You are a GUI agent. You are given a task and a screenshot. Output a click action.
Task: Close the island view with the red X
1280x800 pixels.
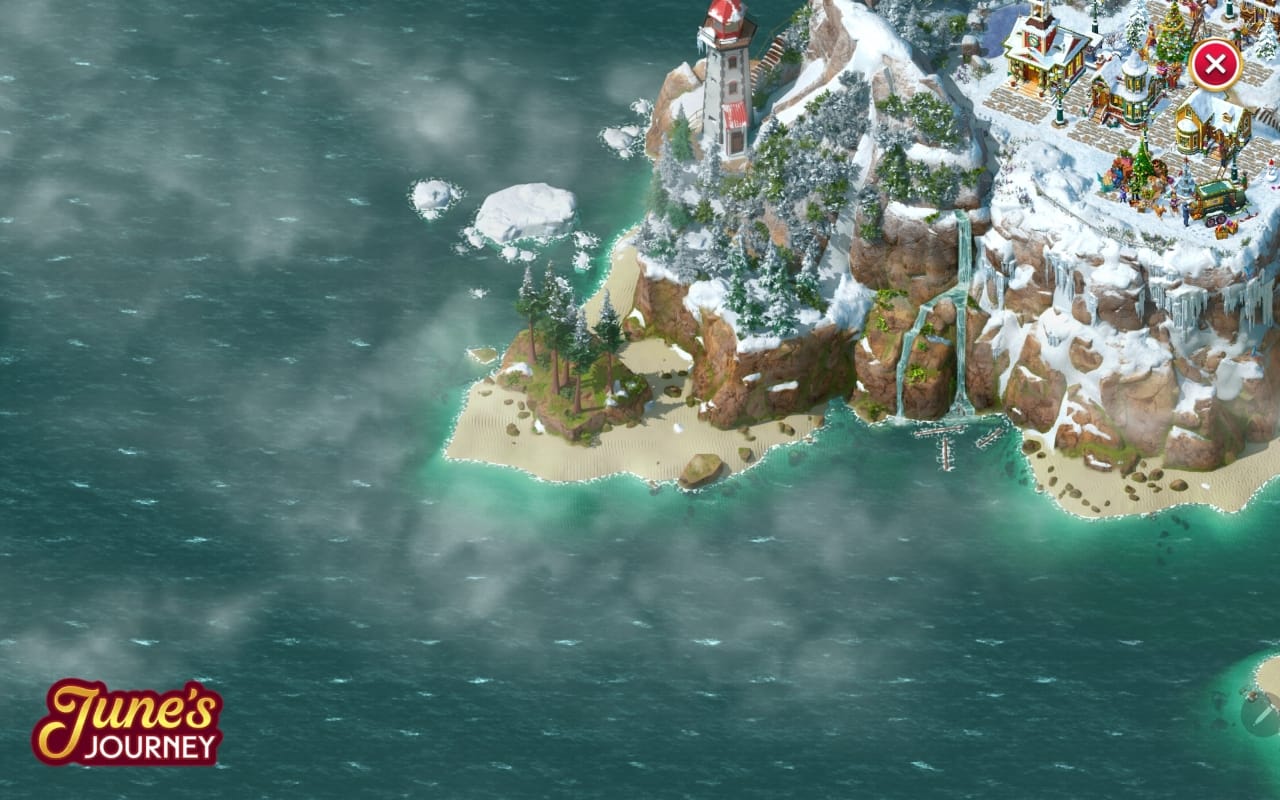[x=1215, y=66]
